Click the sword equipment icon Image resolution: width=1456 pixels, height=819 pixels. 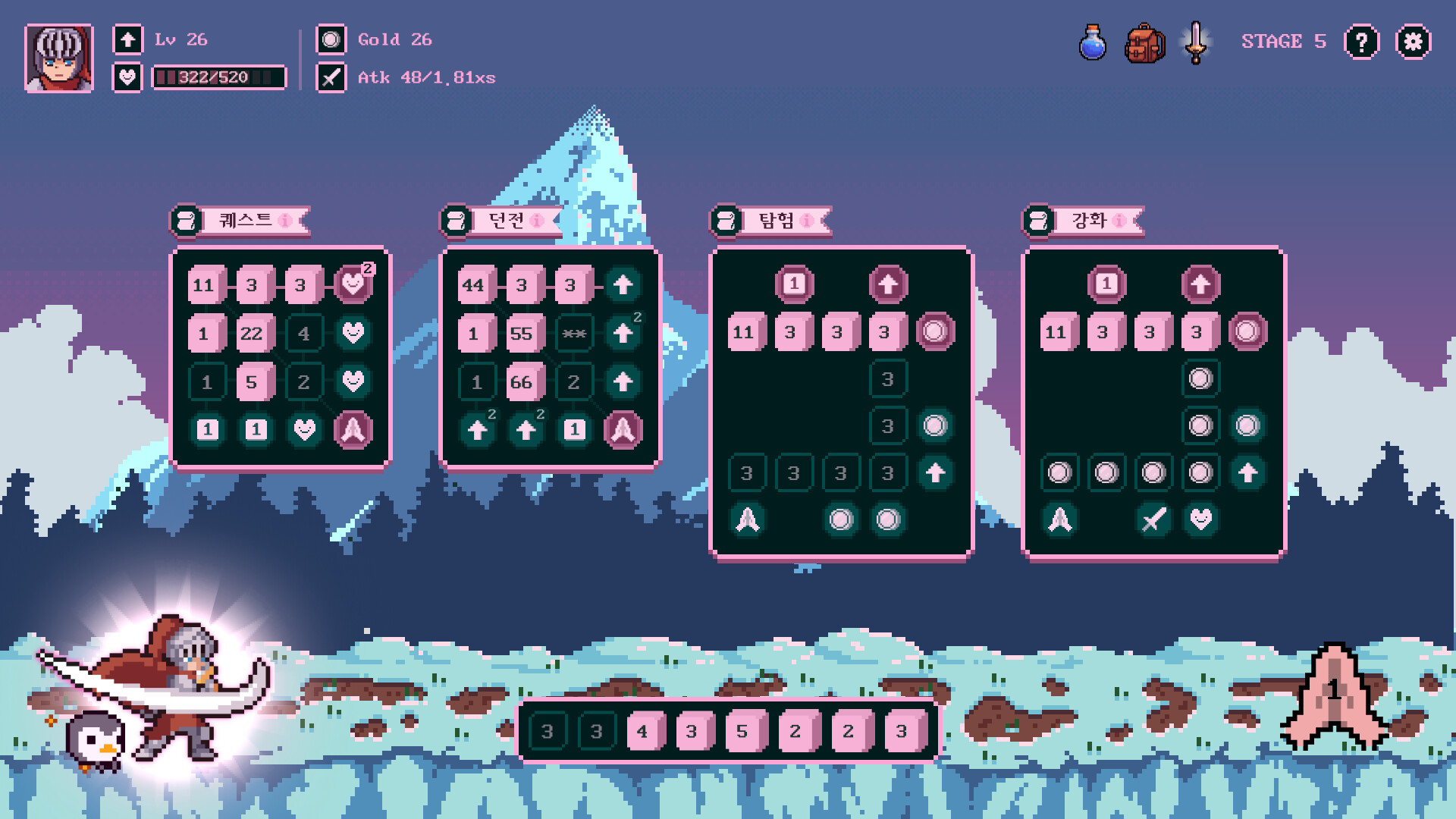click(1196, 42)
